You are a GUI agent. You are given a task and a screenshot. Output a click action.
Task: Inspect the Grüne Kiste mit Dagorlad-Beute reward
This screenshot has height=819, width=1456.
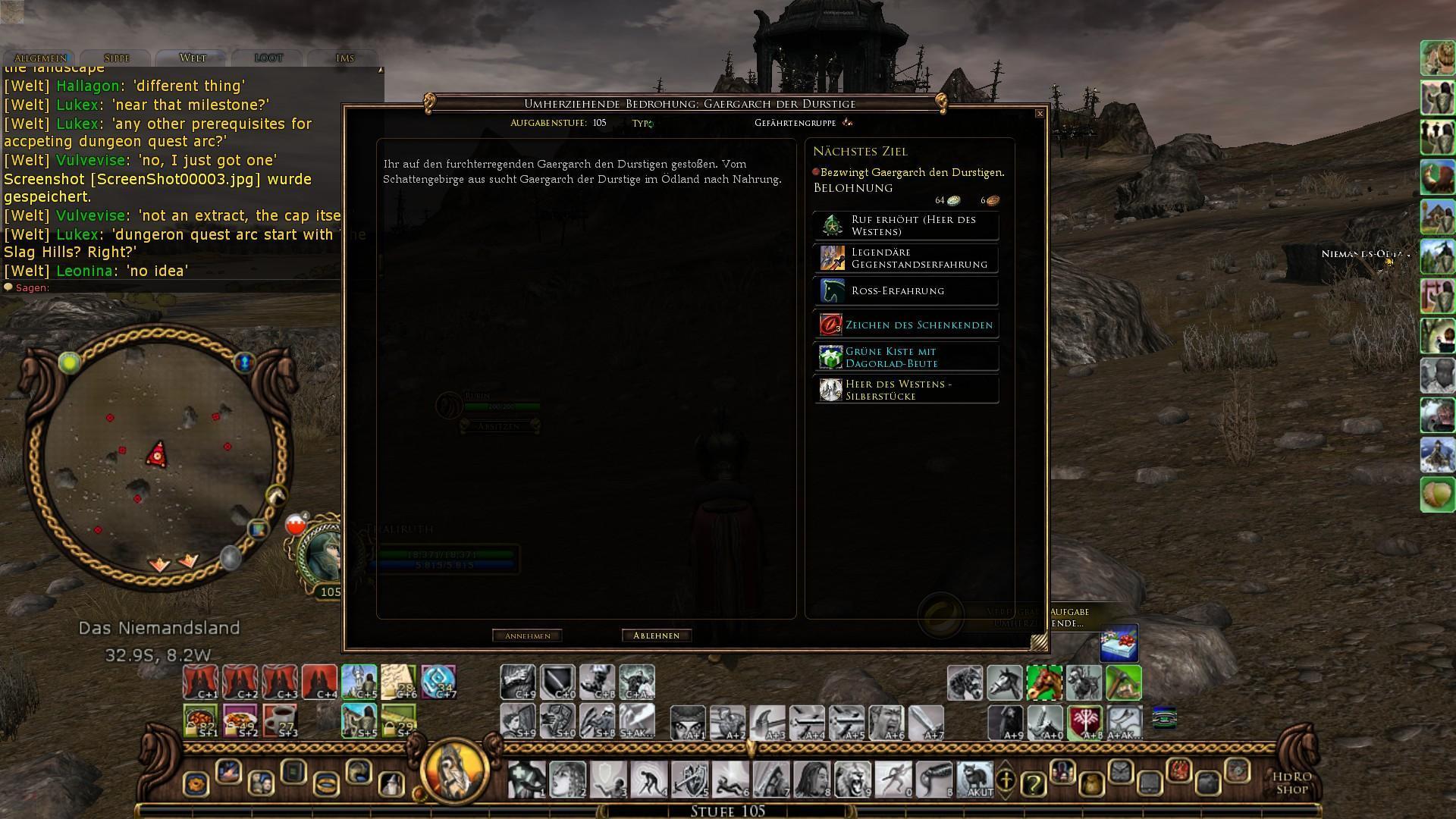pos(906,357)
